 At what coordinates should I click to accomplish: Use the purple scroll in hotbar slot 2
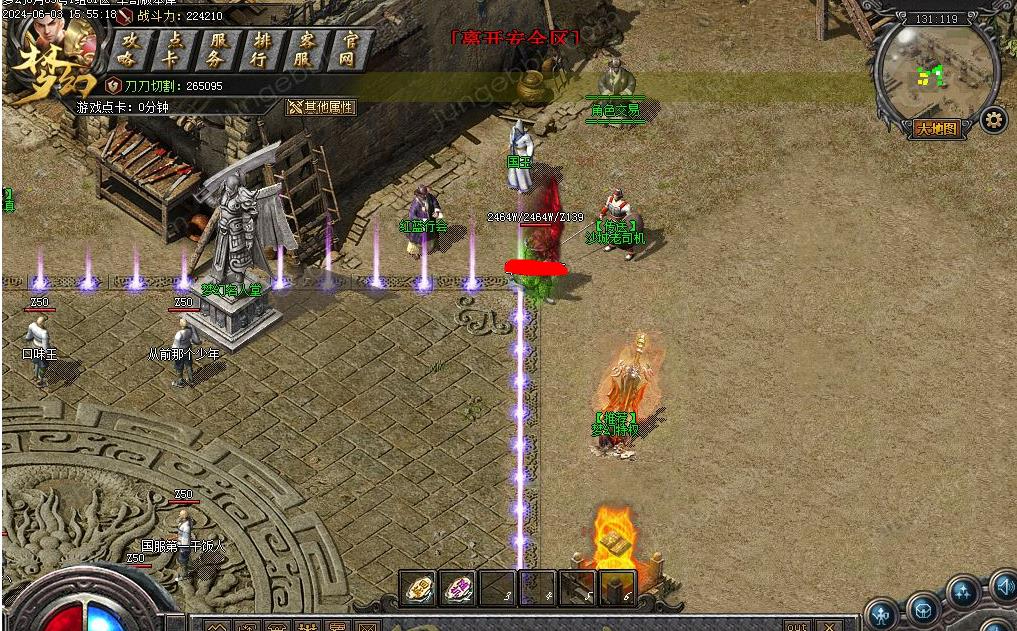click(458, 588)
